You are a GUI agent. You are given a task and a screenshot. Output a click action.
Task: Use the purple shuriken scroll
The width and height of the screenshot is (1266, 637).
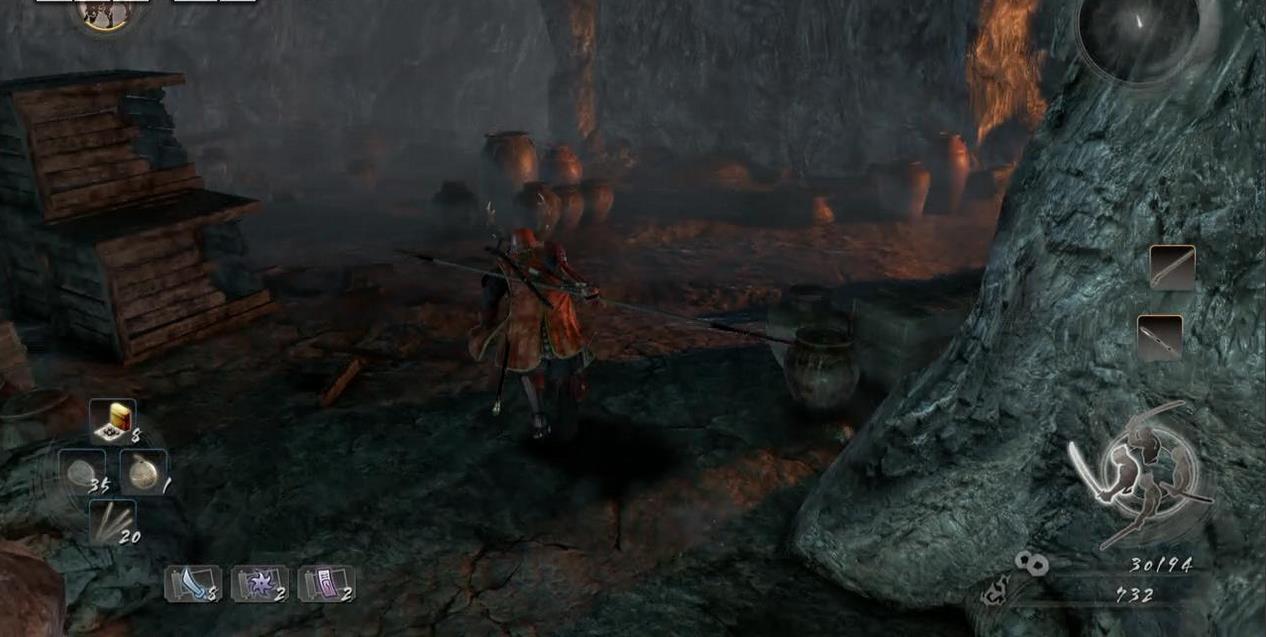pos(259,583)
